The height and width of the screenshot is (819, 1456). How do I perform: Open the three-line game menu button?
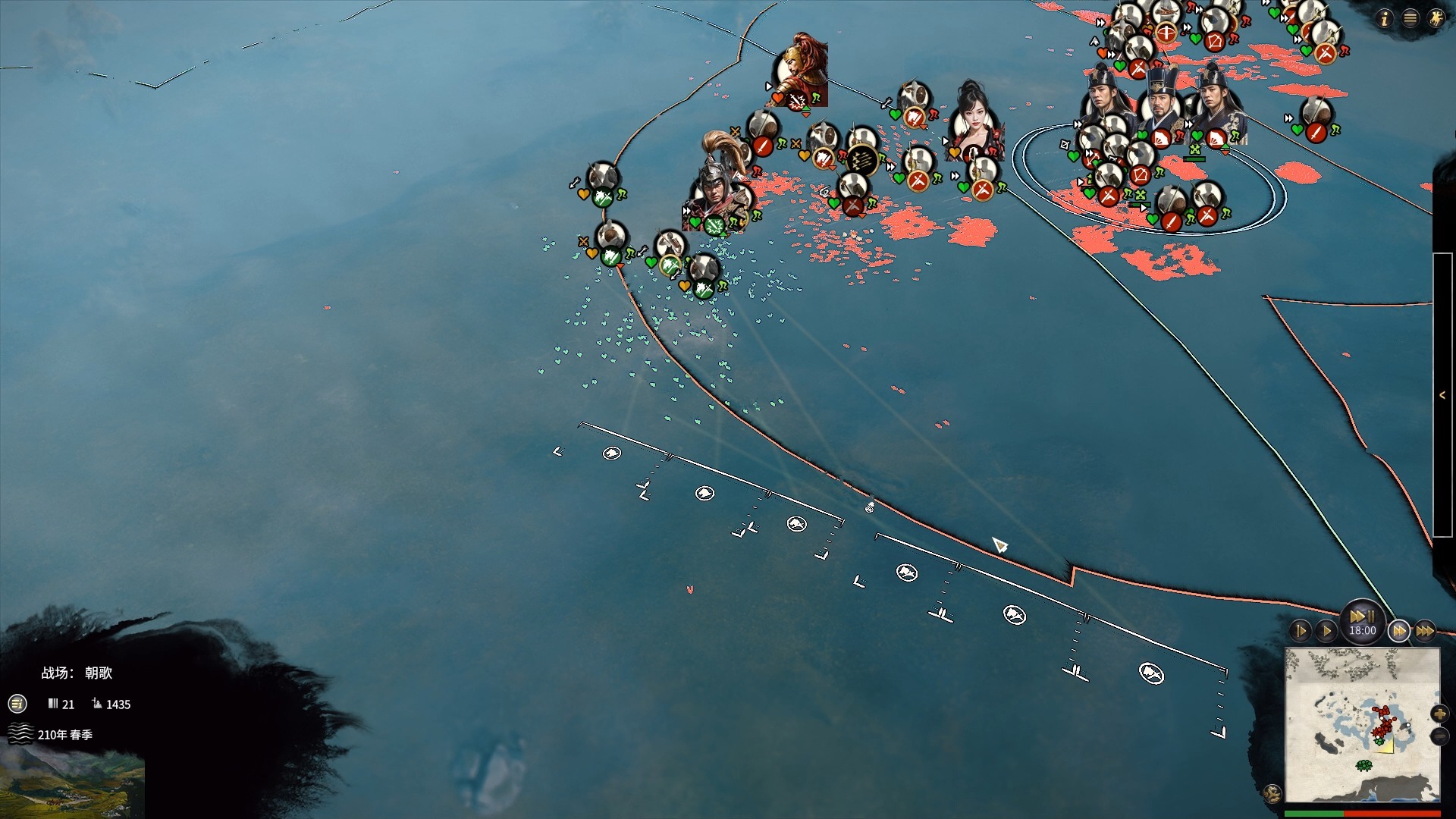tap(1410, 19)
